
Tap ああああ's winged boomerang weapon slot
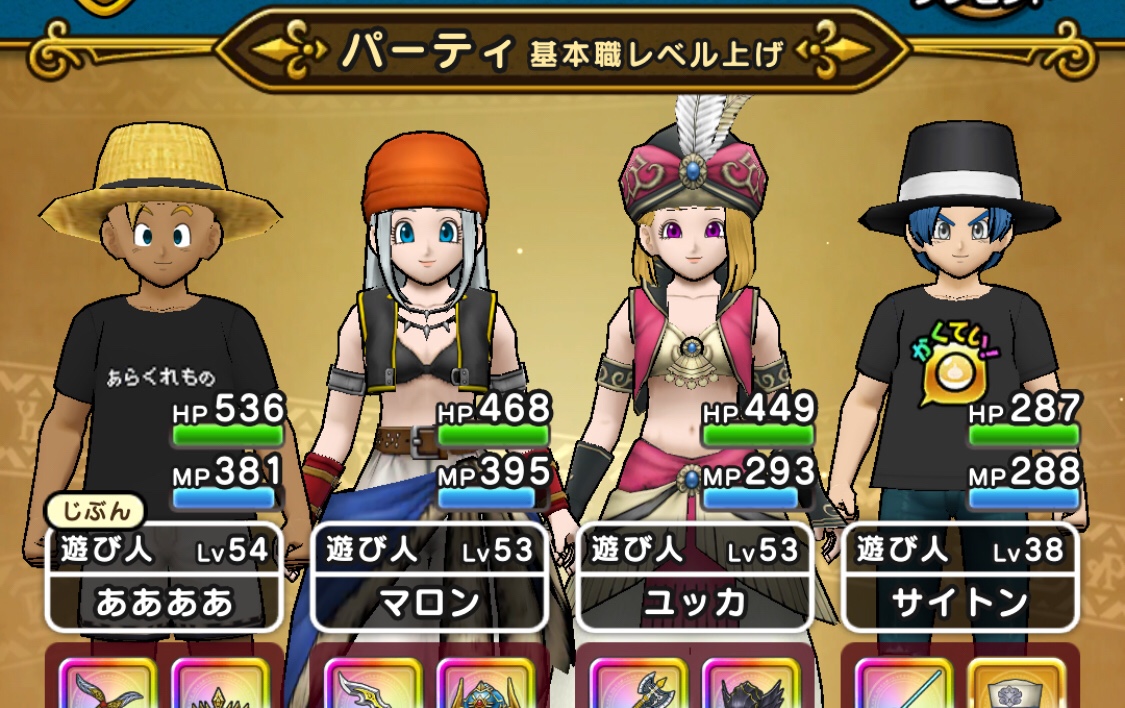(x=107, y=686)
